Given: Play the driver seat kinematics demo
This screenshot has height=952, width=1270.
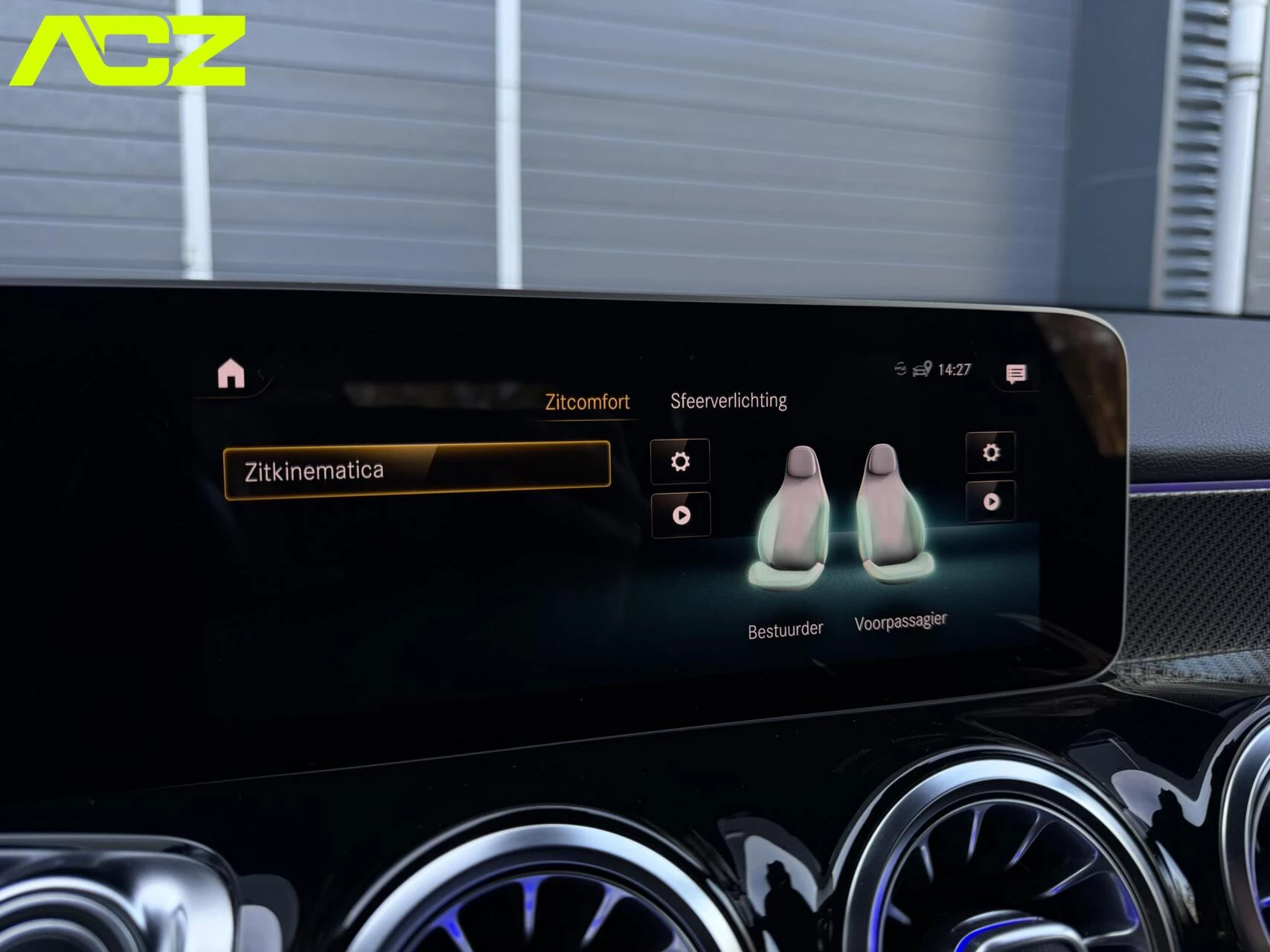Looking at the screenshot, I should click(680, 515).
